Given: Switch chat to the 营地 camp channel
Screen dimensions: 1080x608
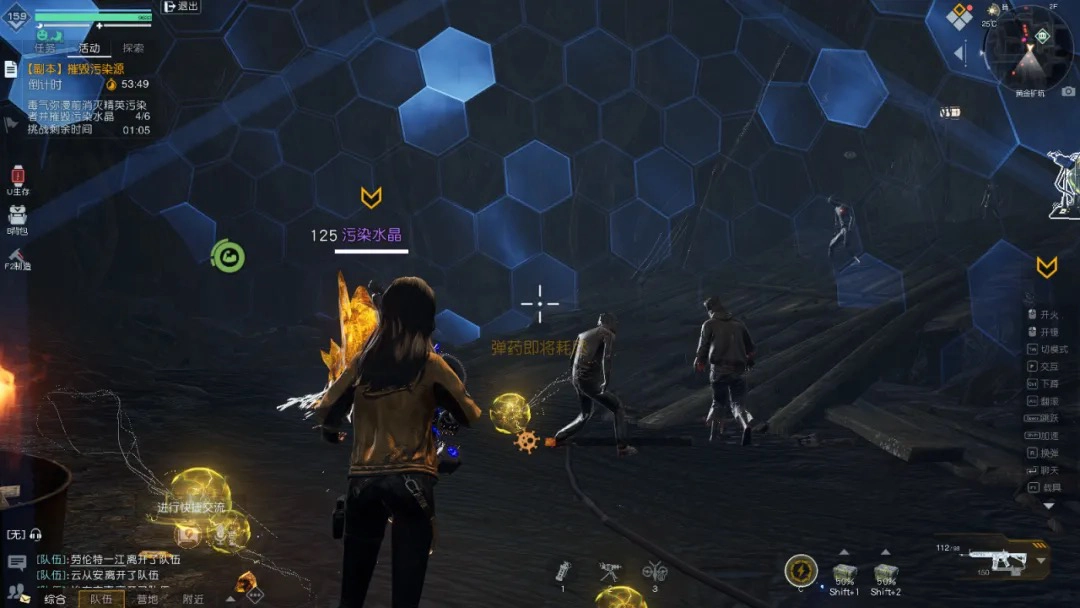Looking at the screenshot, I should [147, 599].
